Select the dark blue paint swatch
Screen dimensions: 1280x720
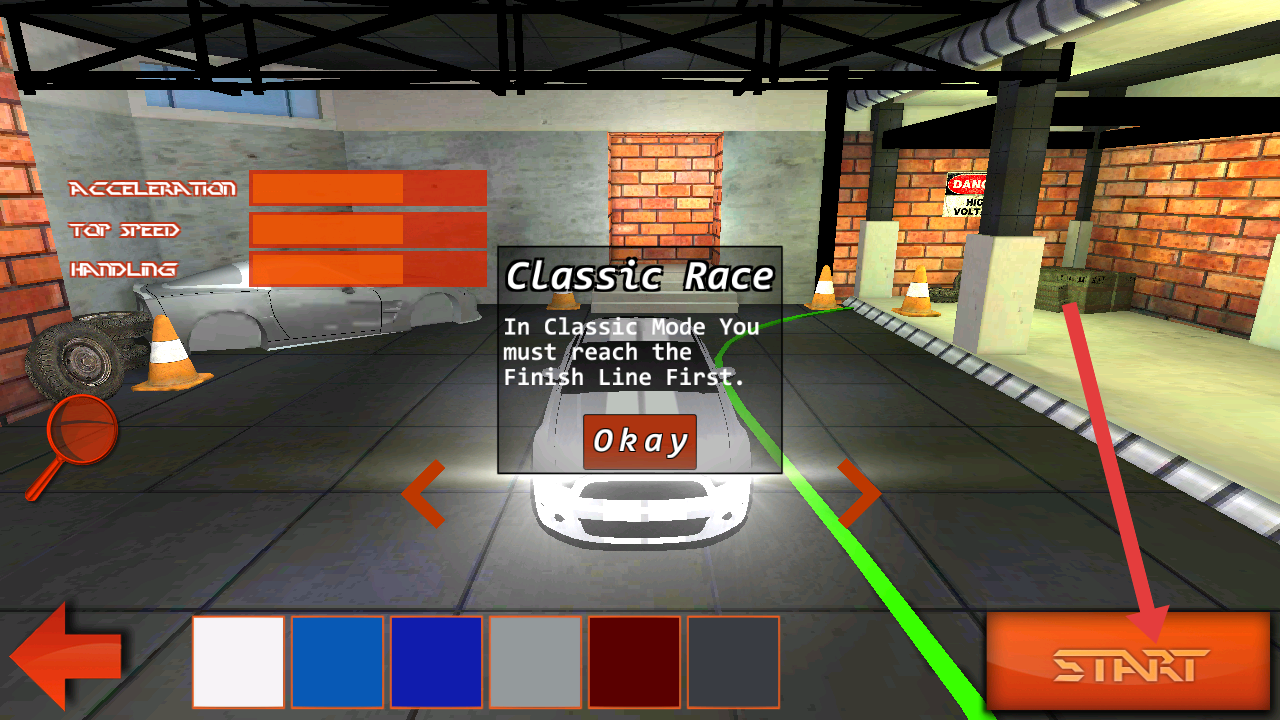(436, 662)
